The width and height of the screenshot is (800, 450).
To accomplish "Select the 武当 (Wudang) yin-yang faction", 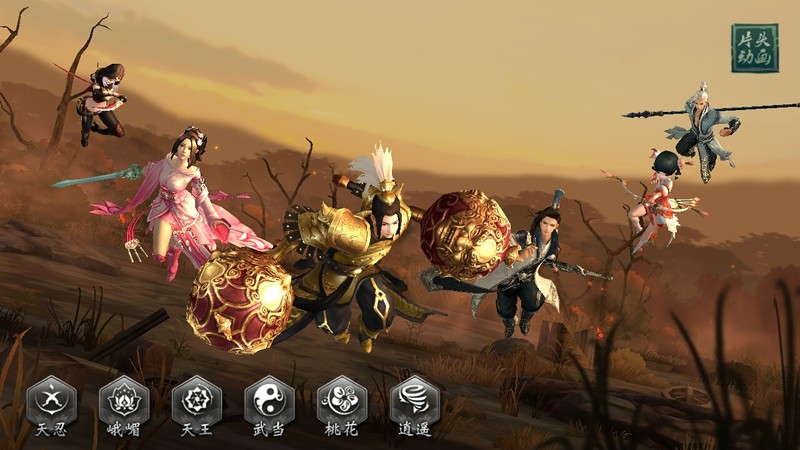I will (269, 402).
